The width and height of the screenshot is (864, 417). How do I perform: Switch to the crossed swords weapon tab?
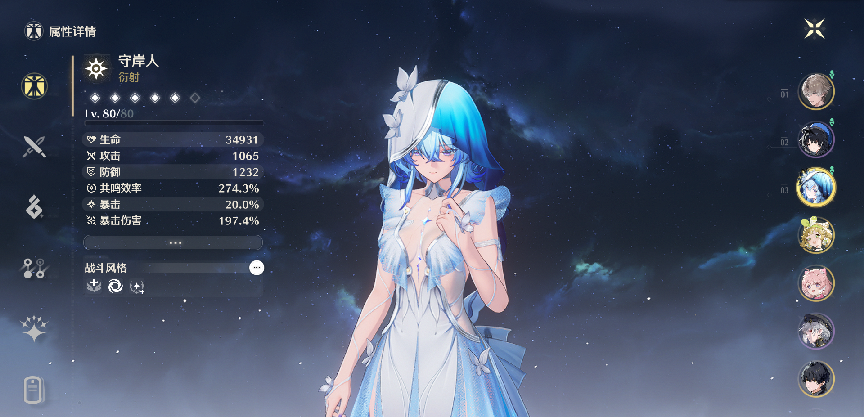pos(35,147)
